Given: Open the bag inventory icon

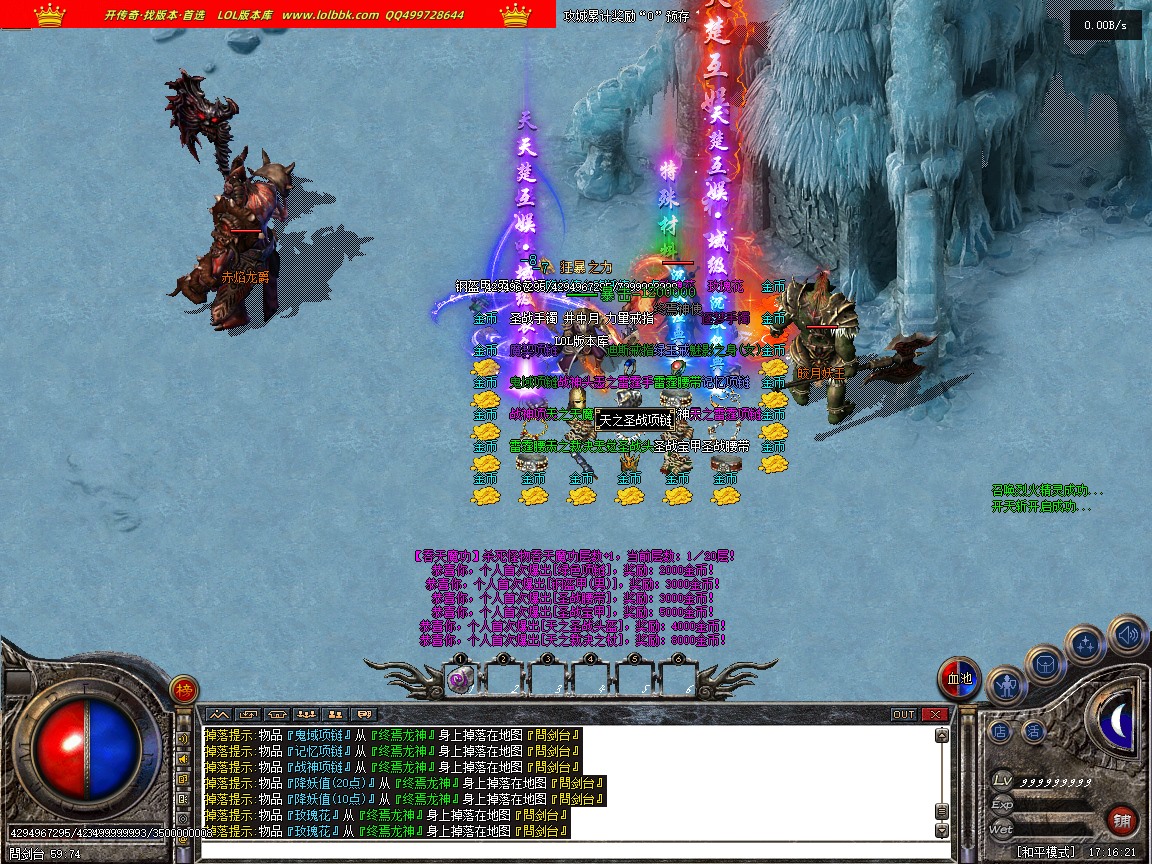Looking at the screenshot, I should pos(1046,664).
